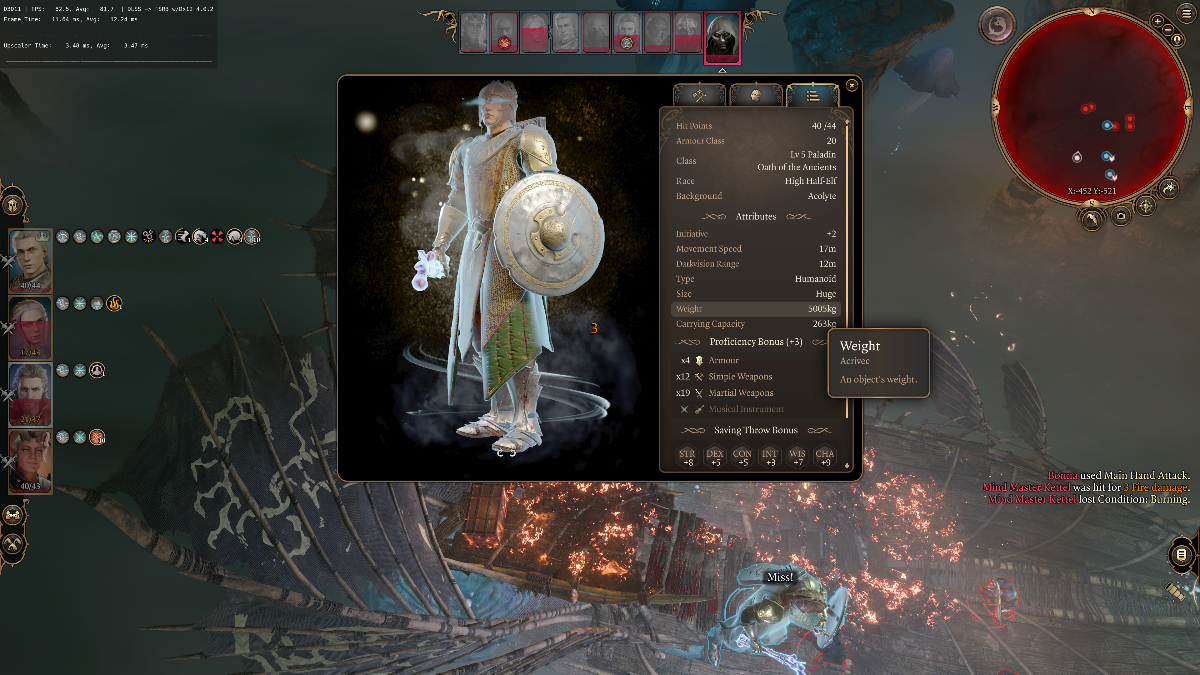
Task: Select the detailed stats list tab
Action: point(812,95)
